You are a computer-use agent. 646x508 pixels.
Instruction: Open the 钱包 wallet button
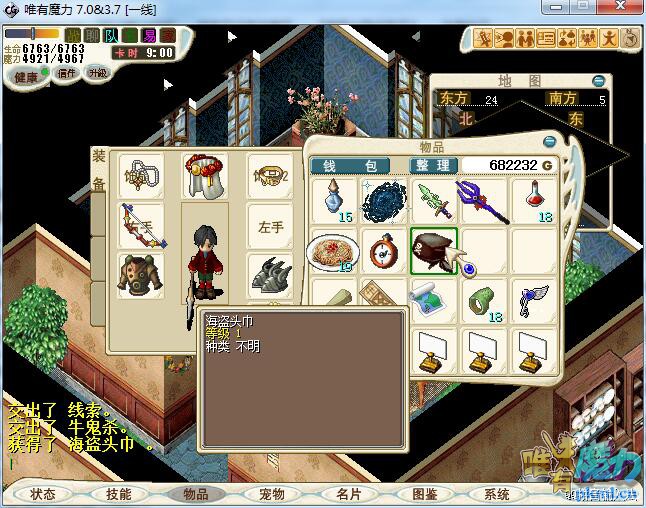click(x=357, y=165)
